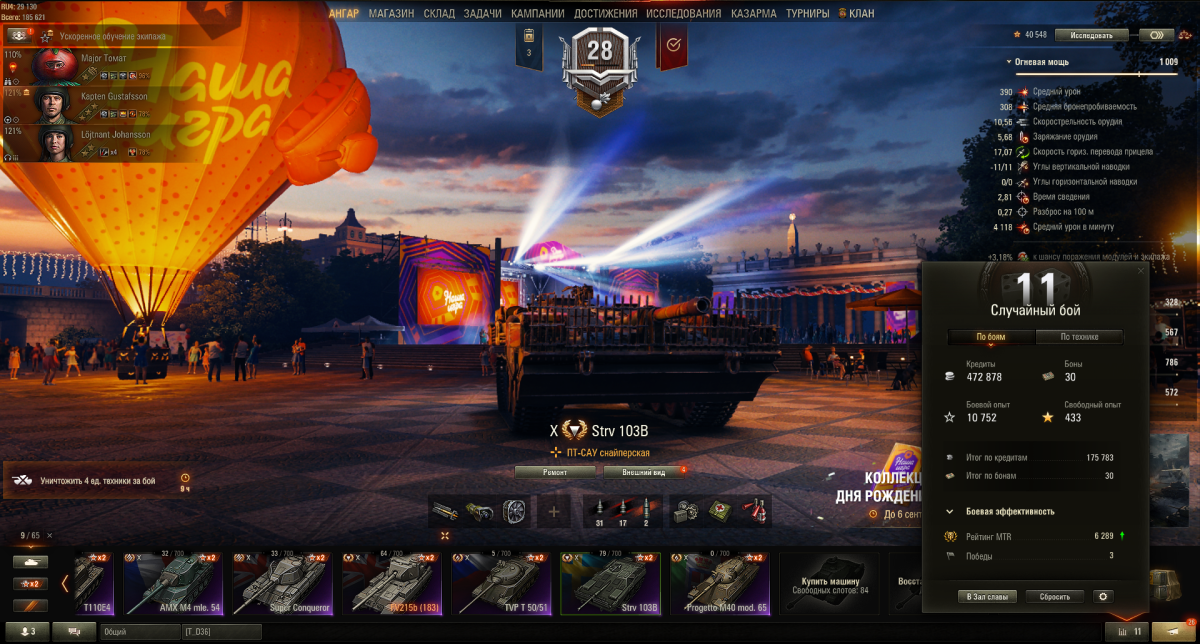Go to the СКЛАД depot menu

(x=439, y=14)
